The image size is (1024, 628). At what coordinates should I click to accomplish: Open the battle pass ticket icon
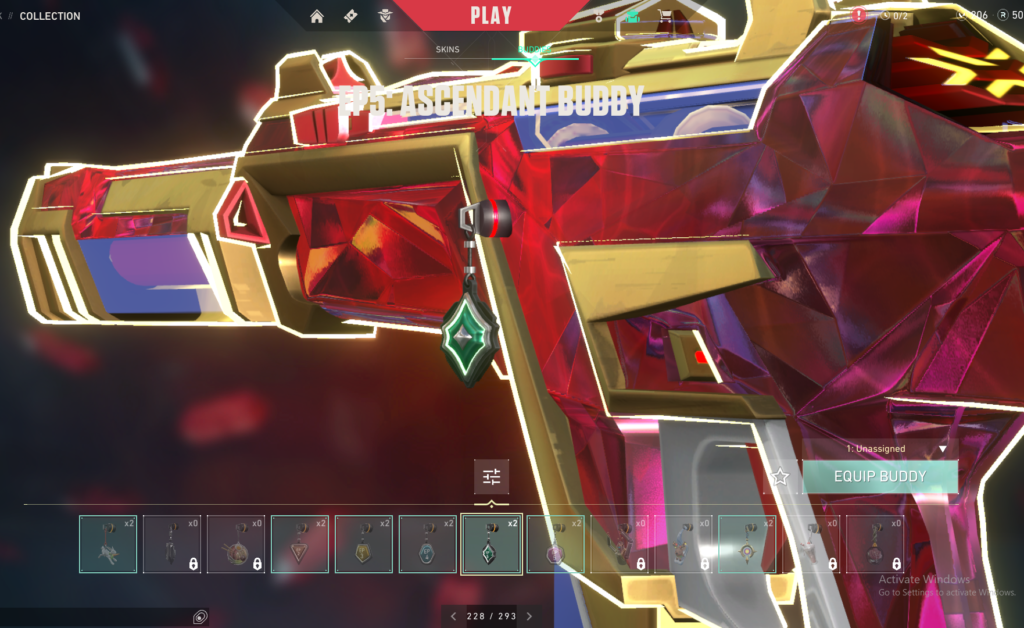[x=350, y=16]
